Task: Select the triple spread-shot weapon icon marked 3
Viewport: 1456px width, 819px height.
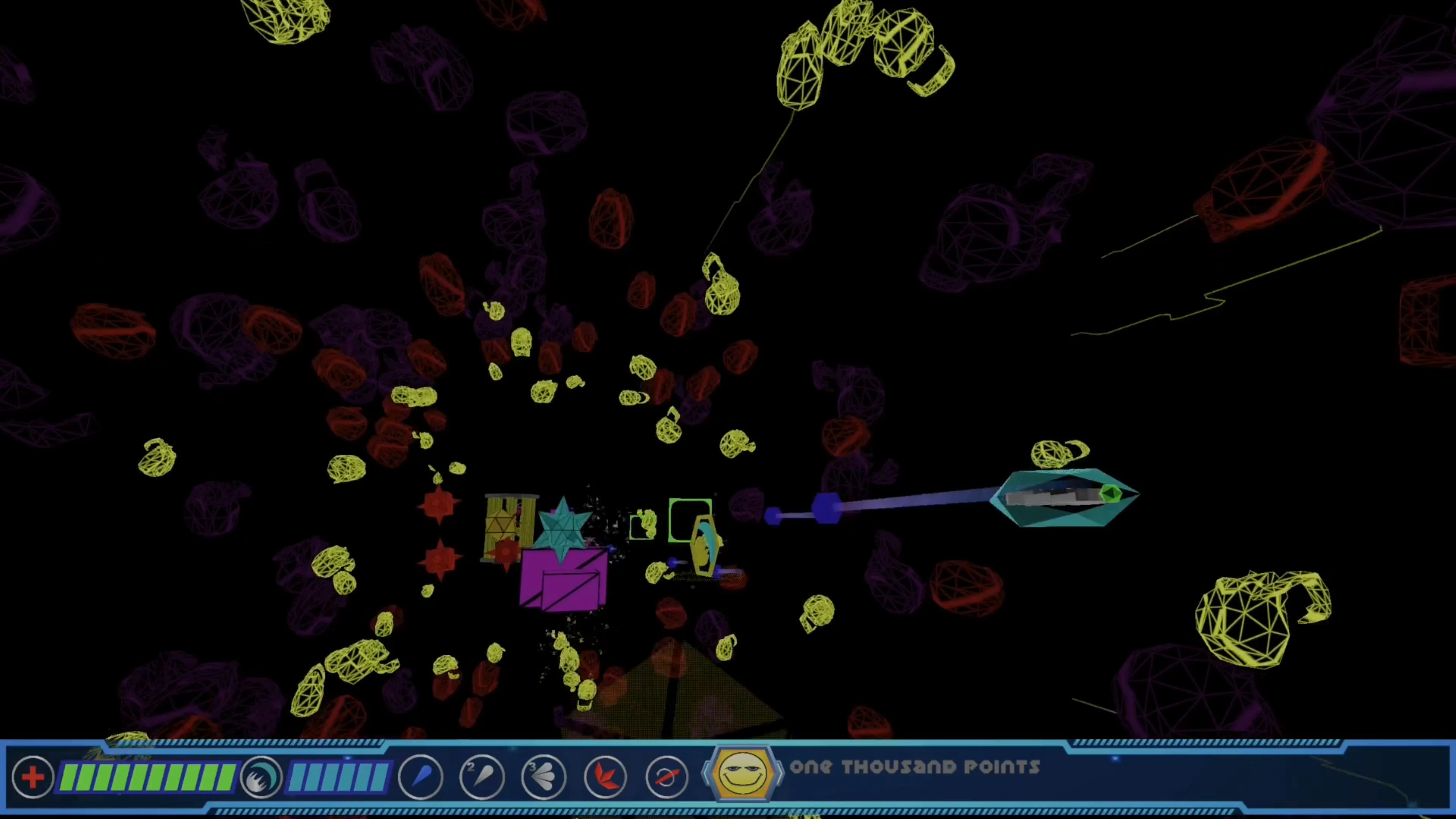Action: coord(543,777)
